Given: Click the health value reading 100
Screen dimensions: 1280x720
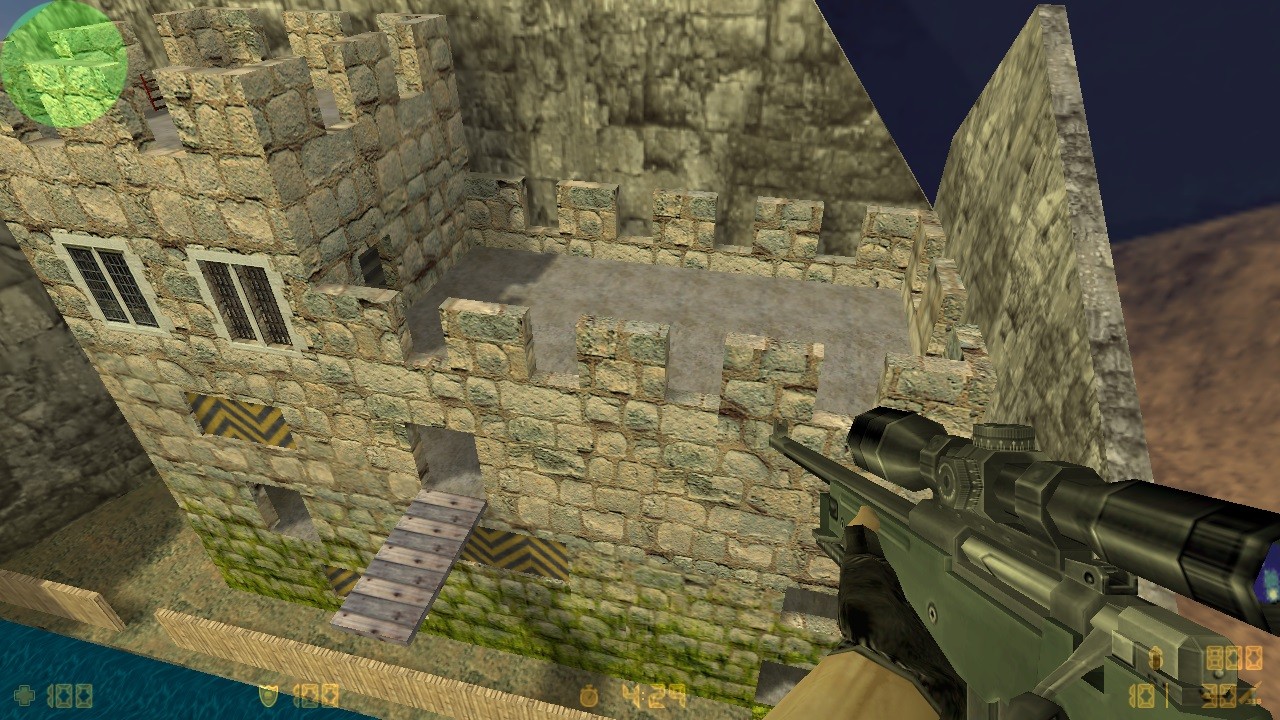Looking at the screenshot, I should (x=70, y=695).
